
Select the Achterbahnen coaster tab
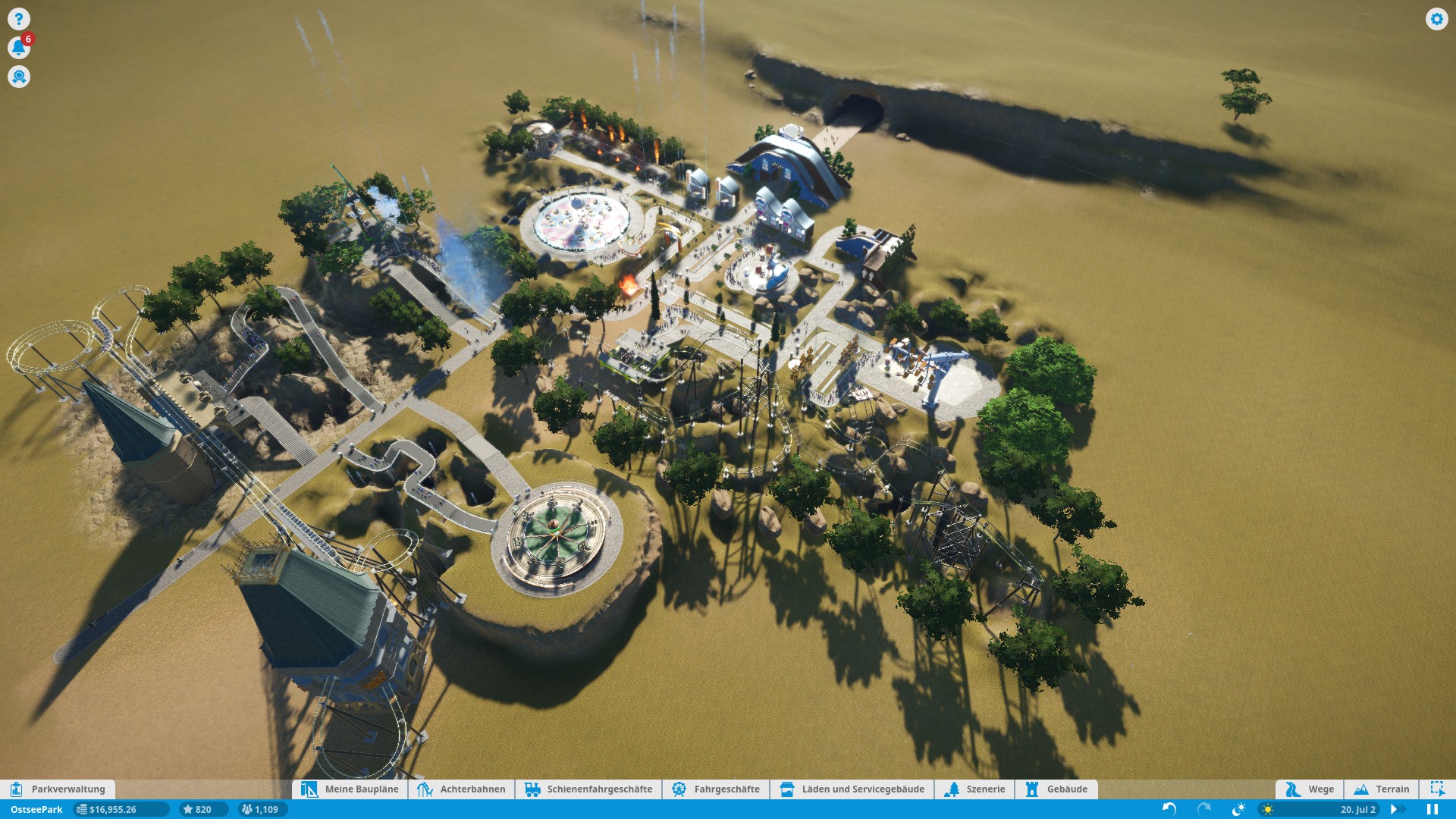pyautogui.click(x=462, y=789)
